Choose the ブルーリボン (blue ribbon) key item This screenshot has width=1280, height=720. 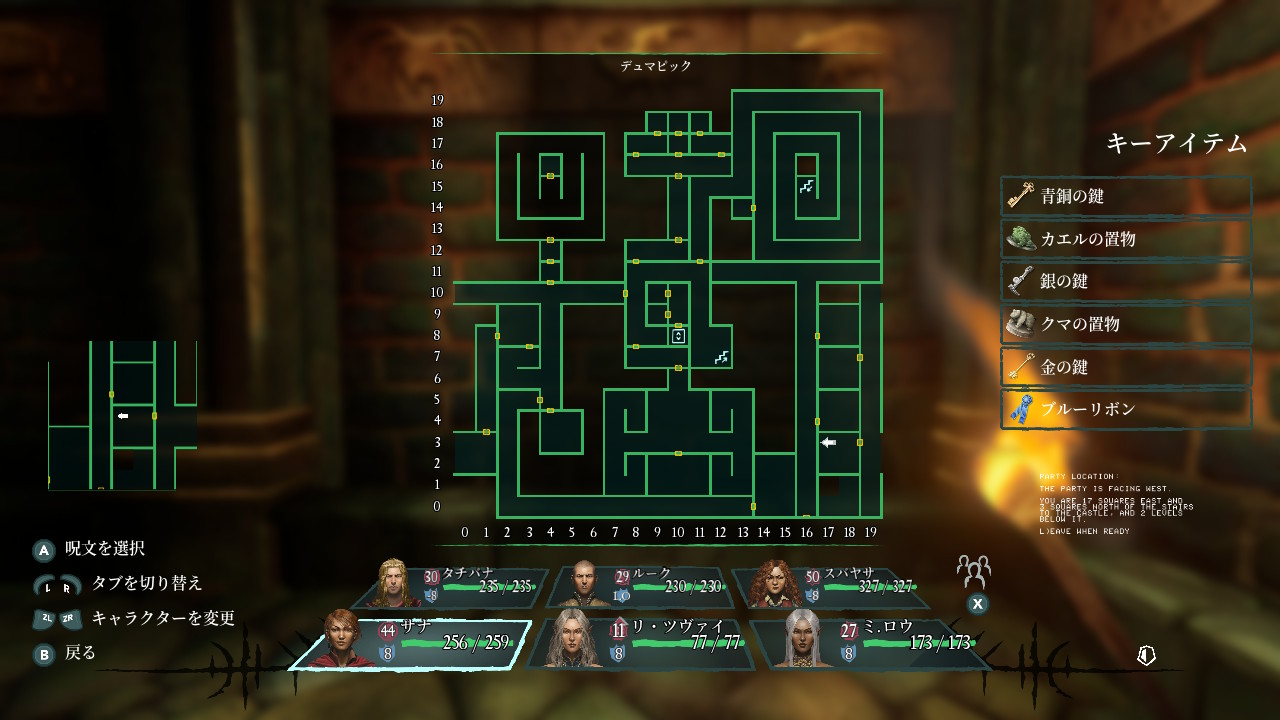(1126, 409)
